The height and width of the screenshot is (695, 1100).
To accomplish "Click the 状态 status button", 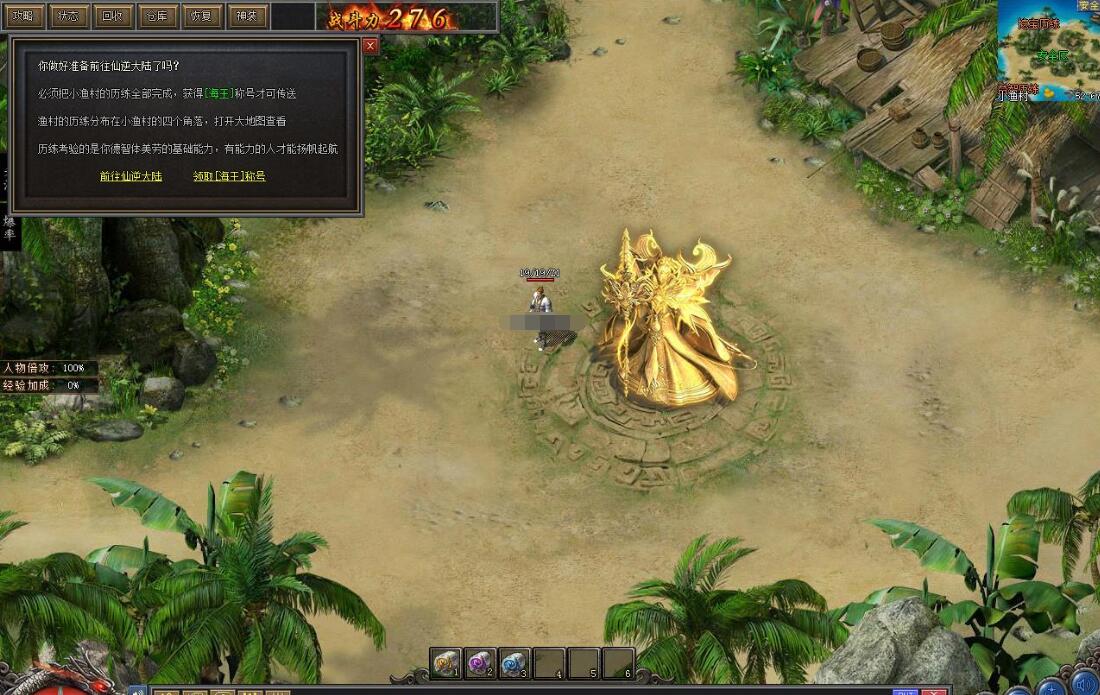I will [x=67, y=16].
